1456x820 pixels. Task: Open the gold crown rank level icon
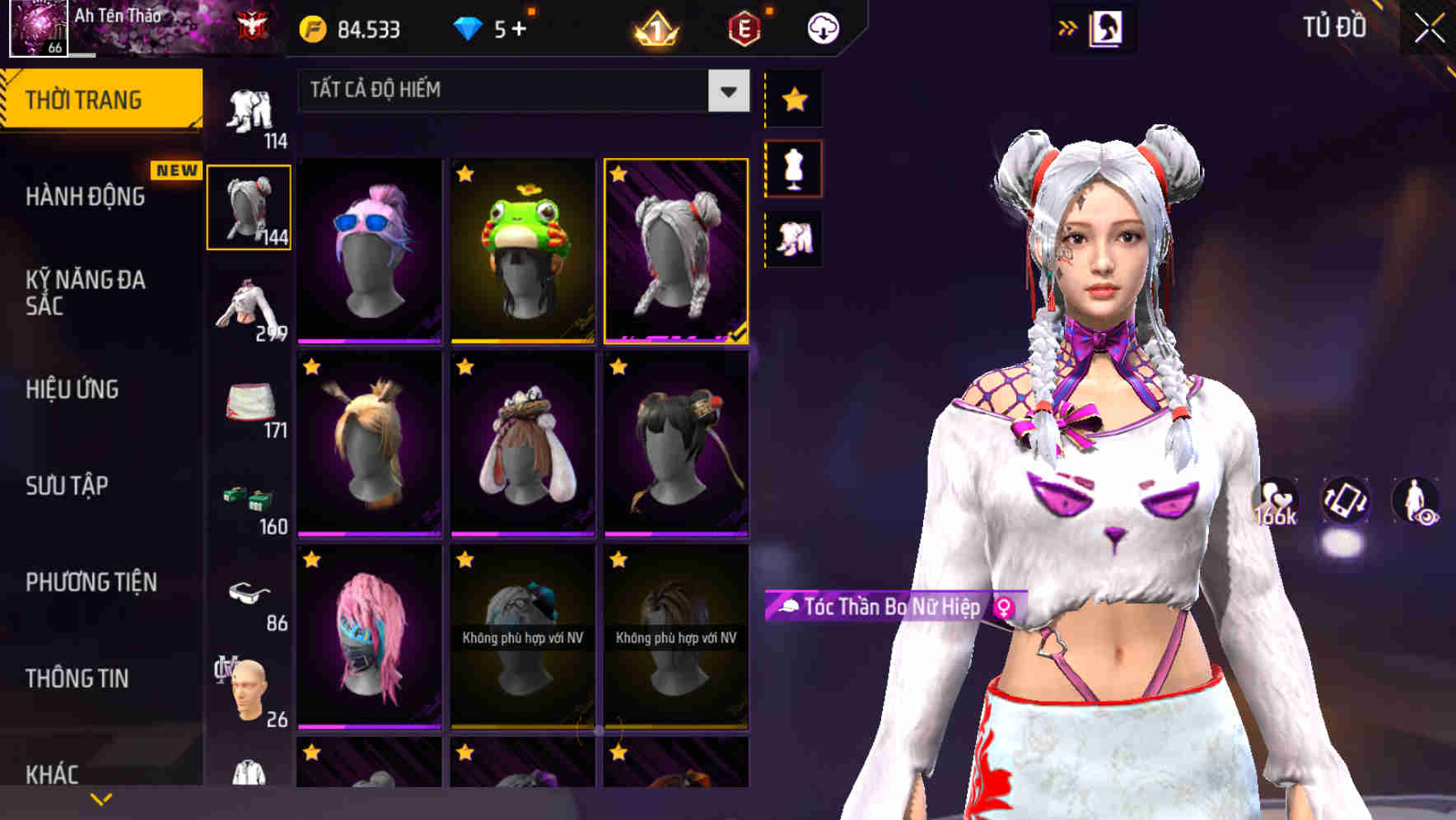pos(653,27)
